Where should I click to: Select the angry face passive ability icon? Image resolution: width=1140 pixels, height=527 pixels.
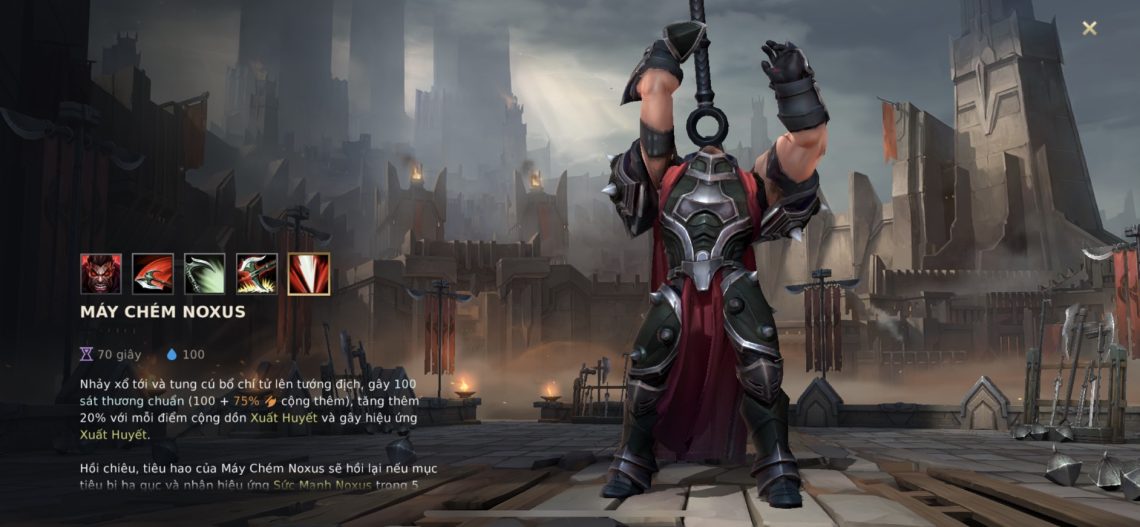pos(101,274)
